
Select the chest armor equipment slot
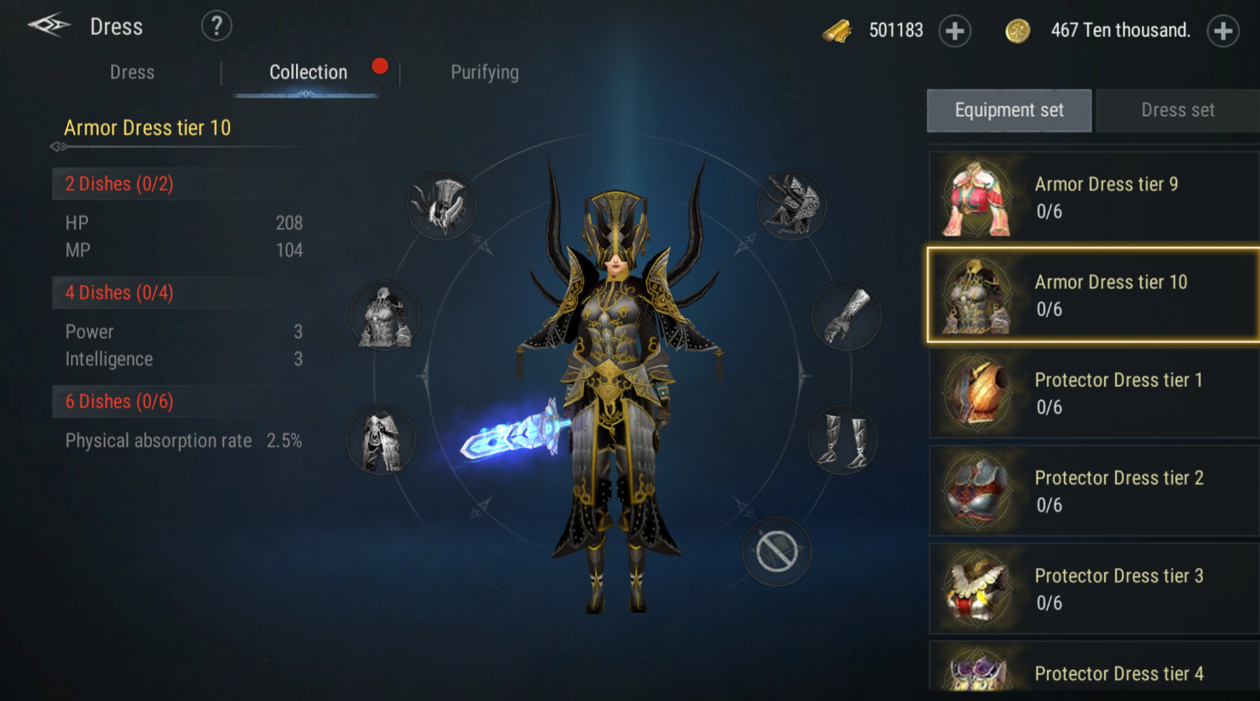pos(385,316)
